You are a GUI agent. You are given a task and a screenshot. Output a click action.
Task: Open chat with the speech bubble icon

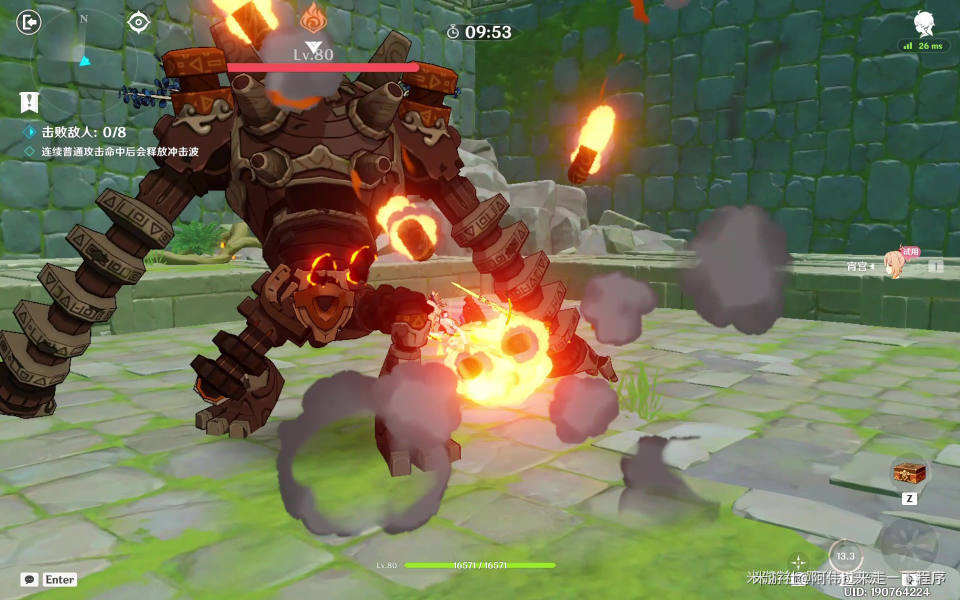(29, 579)
